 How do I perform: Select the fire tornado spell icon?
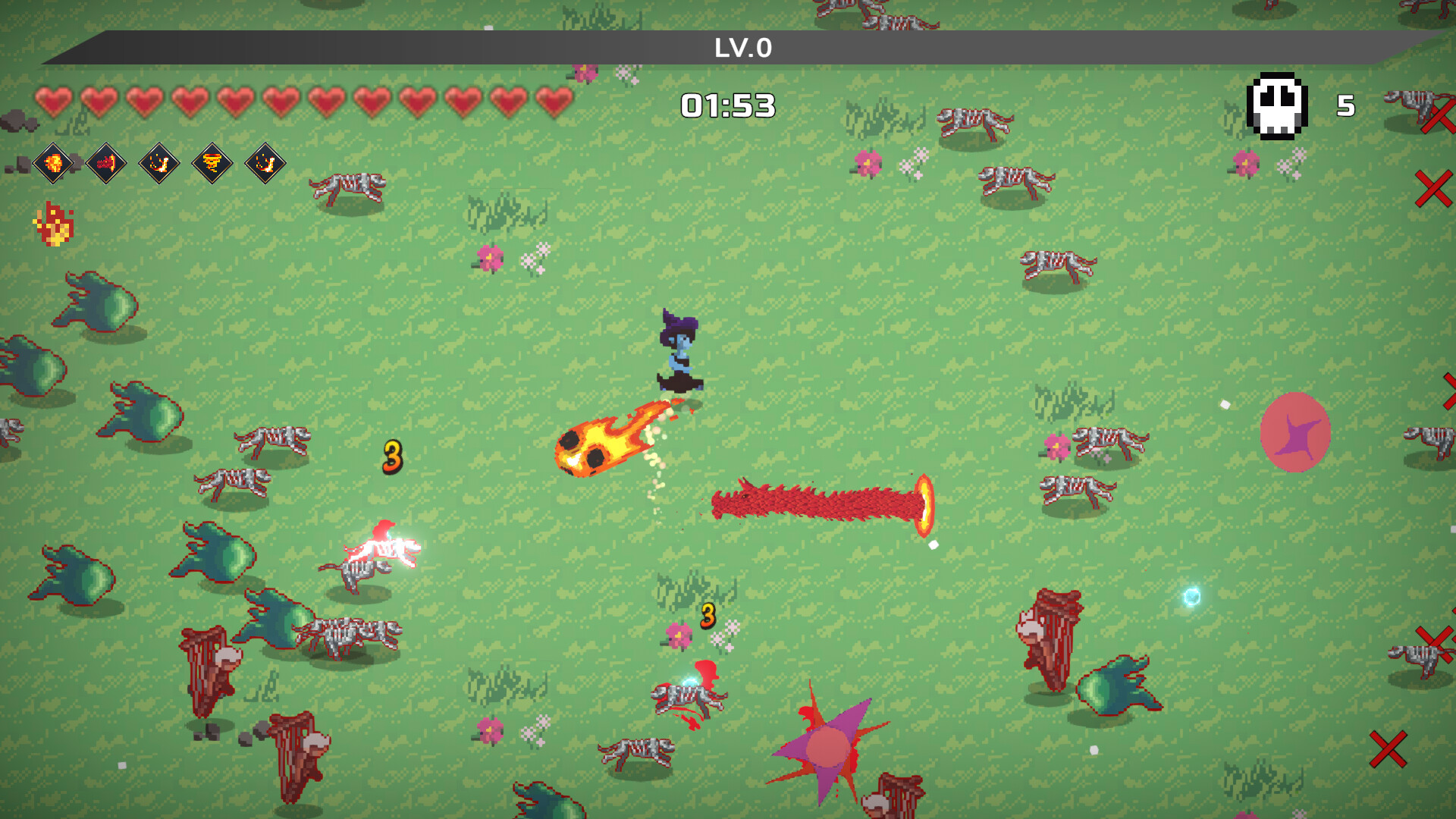(x=212, y=164)
